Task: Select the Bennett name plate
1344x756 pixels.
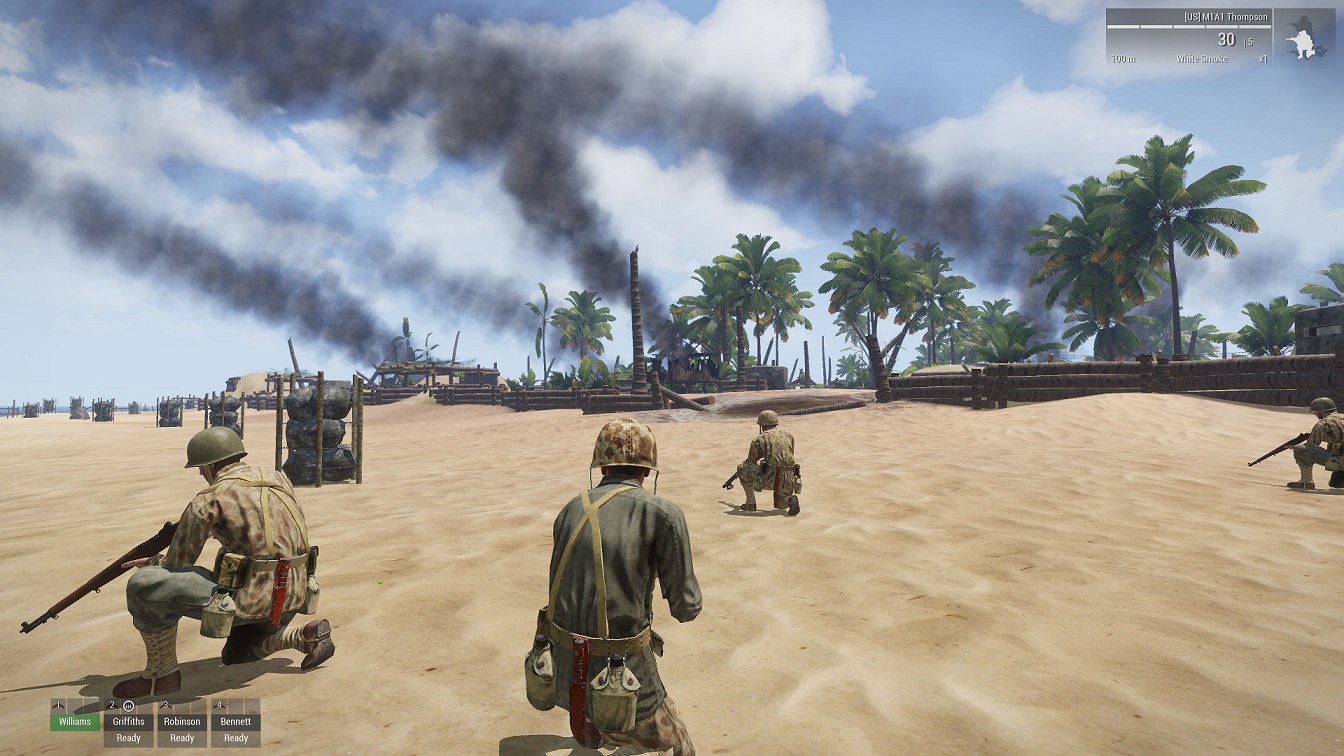Action: [236, 721]
